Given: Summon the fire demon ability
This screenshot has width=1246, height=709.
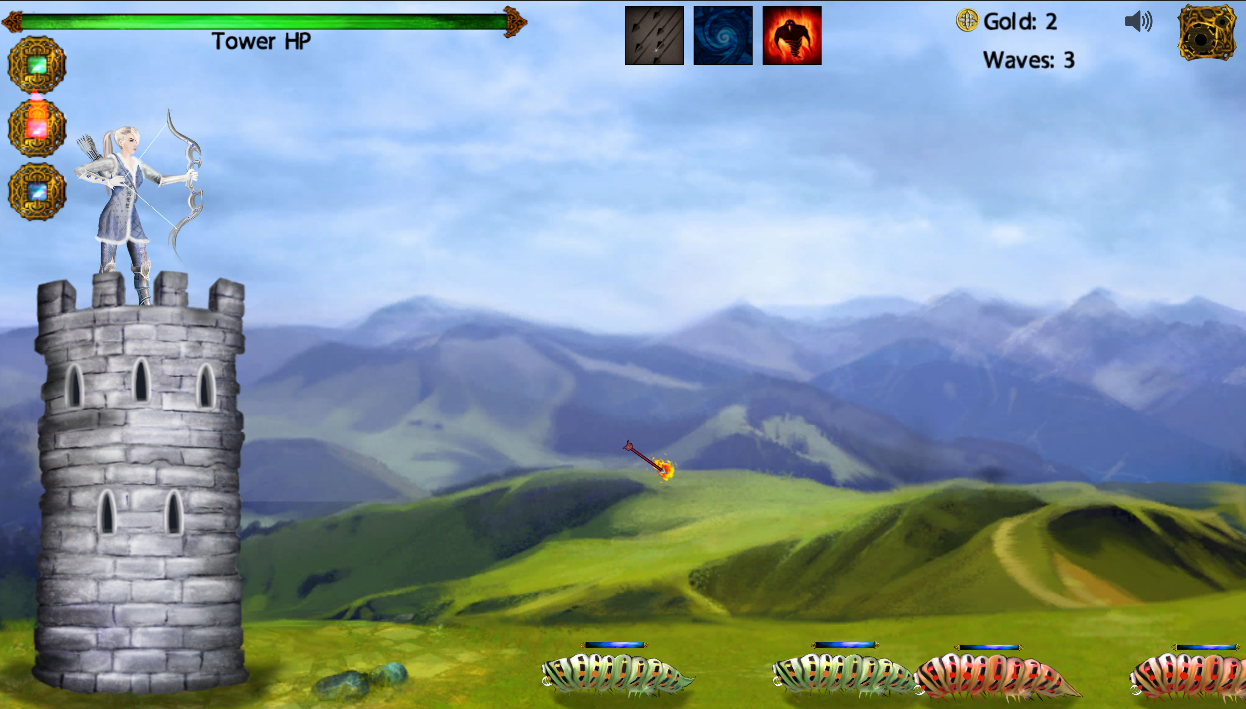Looking at the screenshot, I should pos(792,36).
